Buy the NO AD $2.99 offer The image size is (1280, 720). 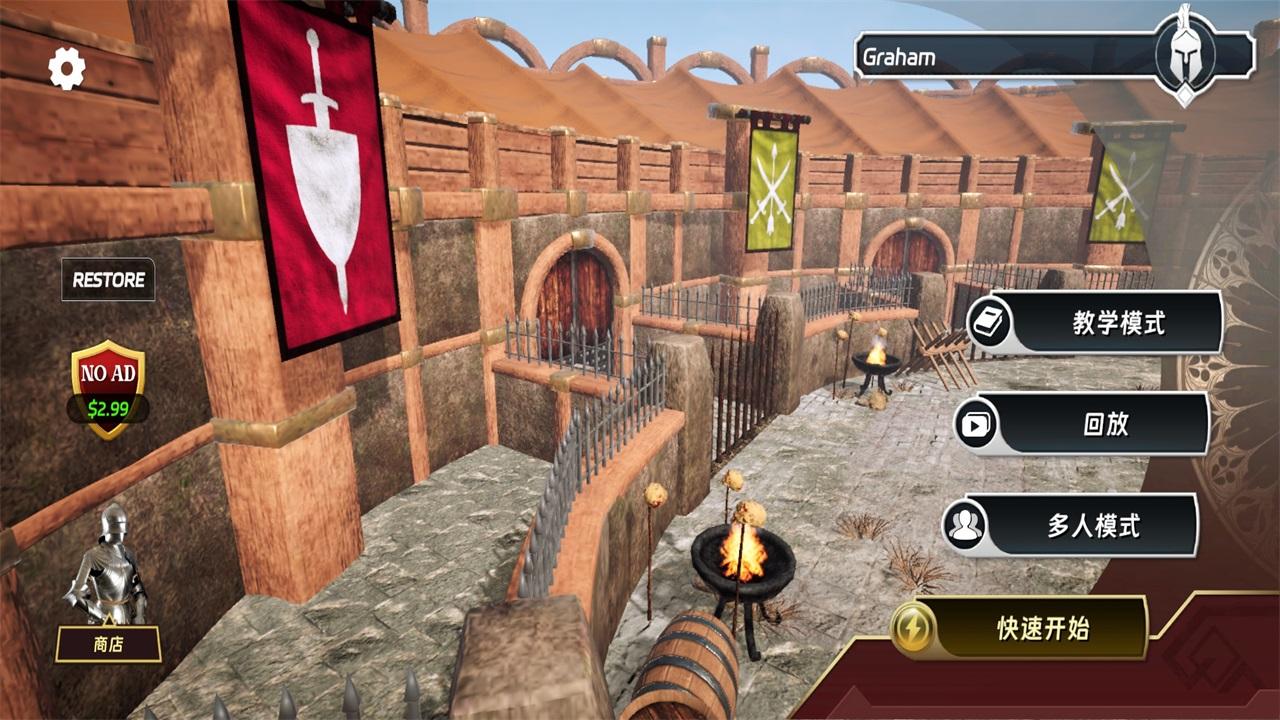tap(108, 390)
